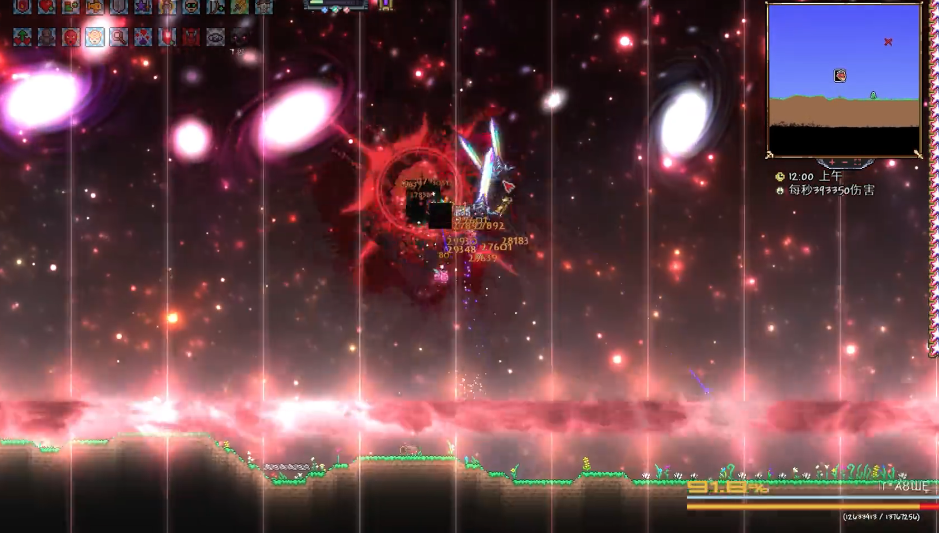
Task: Click the green arrow heart buff icon
Action: click(23, 37)
